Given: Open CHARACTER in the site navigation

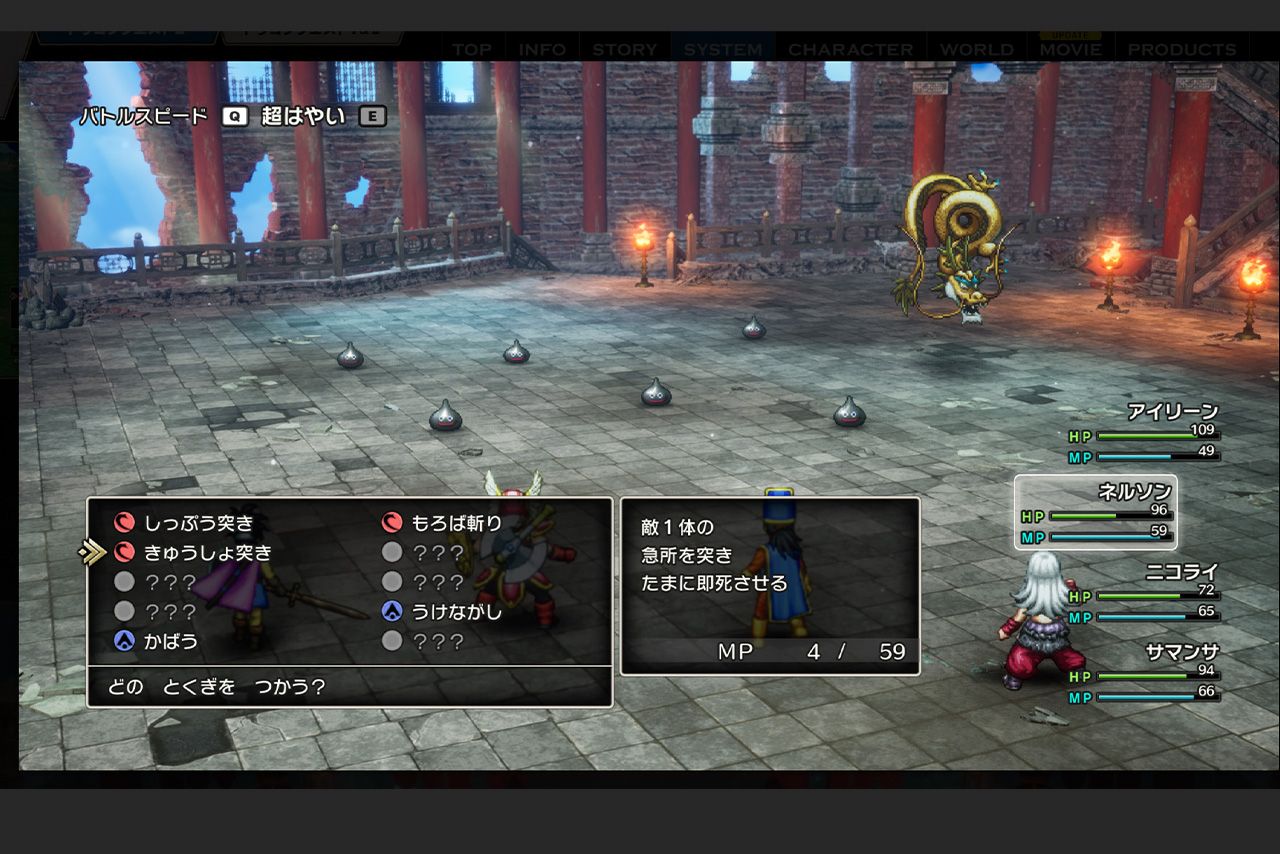Looking at the screenshot, I should pyautogui.click(x=851, y=48).
